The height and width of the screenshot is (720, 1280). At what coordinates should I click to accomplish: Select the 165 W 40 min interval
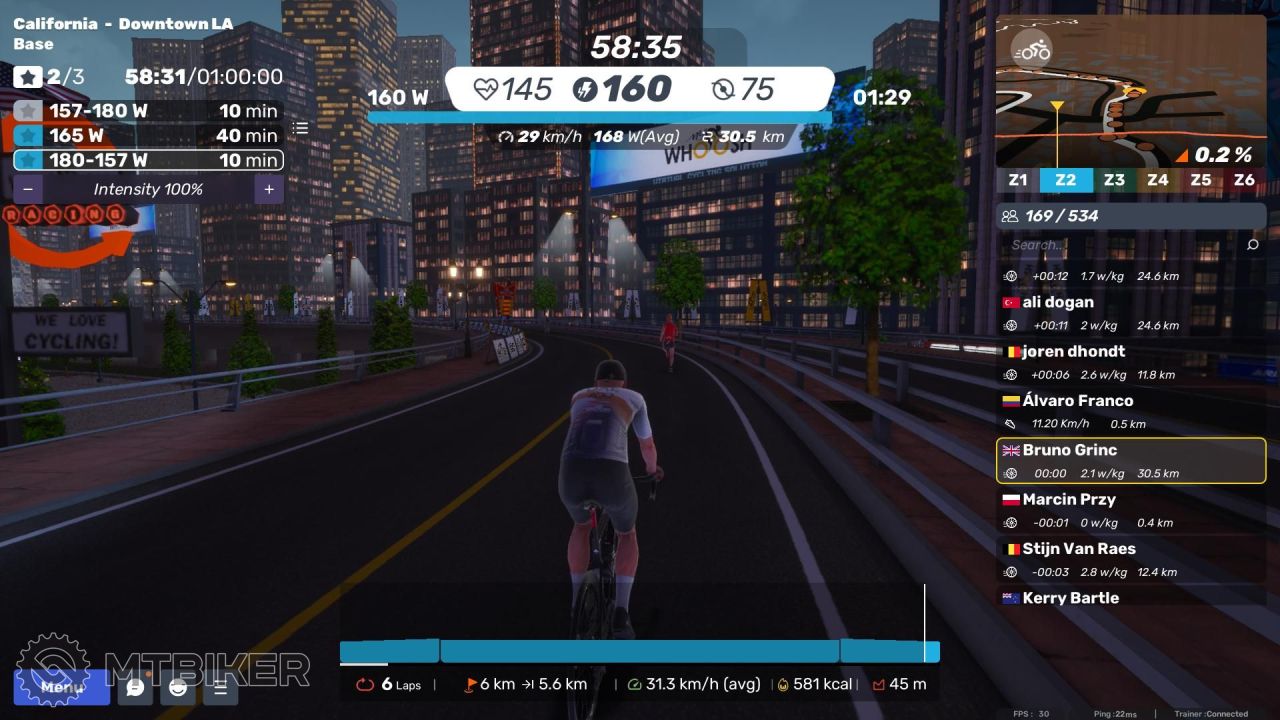(x=148, y=136)
